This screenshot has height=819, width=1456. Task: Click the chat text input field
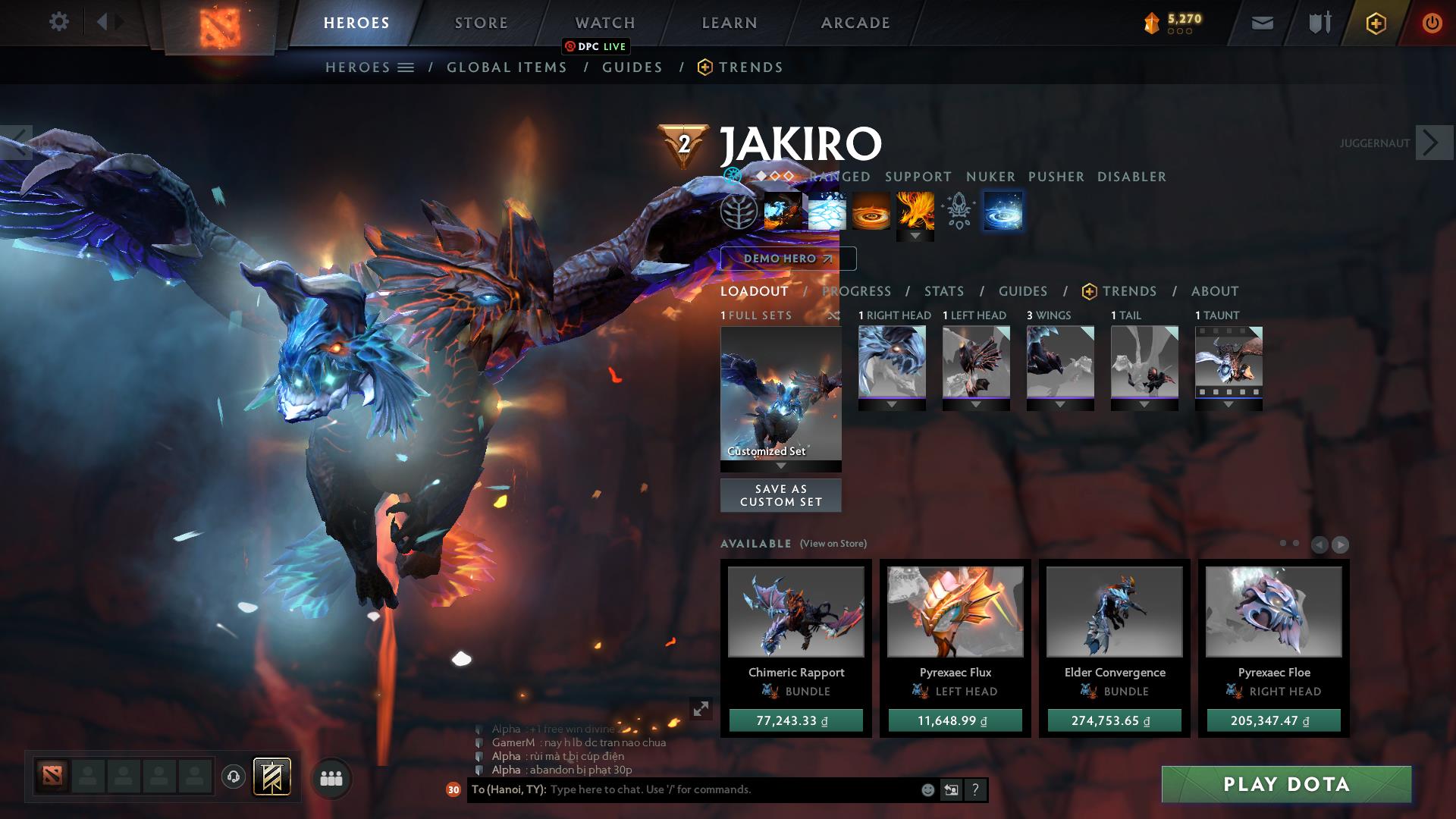coord(682,789)
